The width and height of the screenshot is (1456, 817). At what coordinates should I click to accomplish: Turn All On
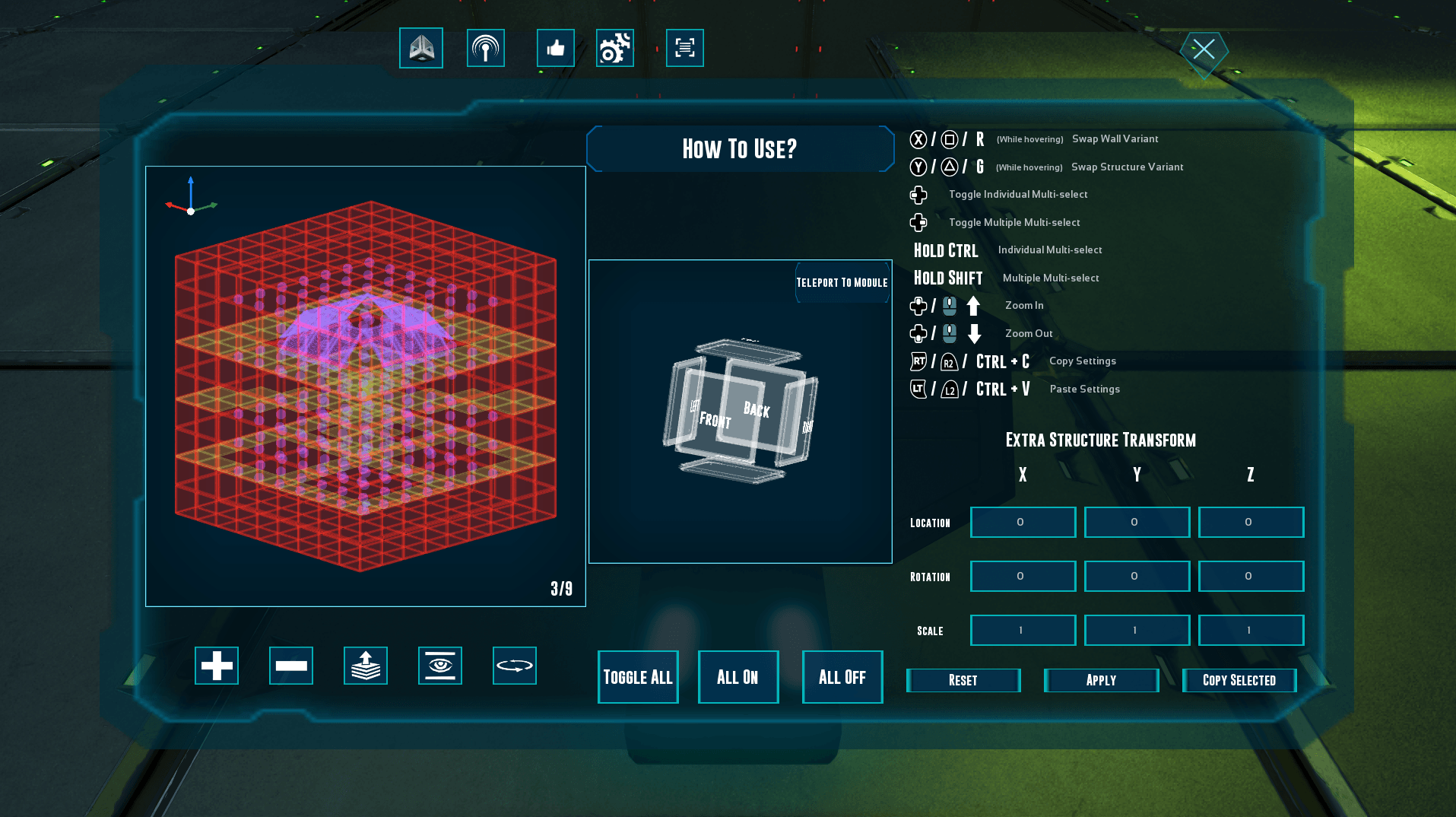[x=738, y=677]
